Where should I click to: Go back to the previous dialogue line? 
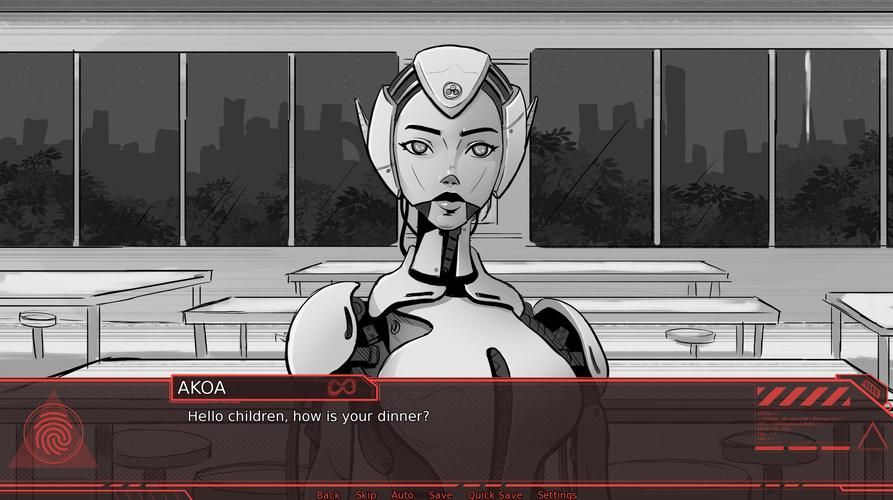(x=328, y=495)
